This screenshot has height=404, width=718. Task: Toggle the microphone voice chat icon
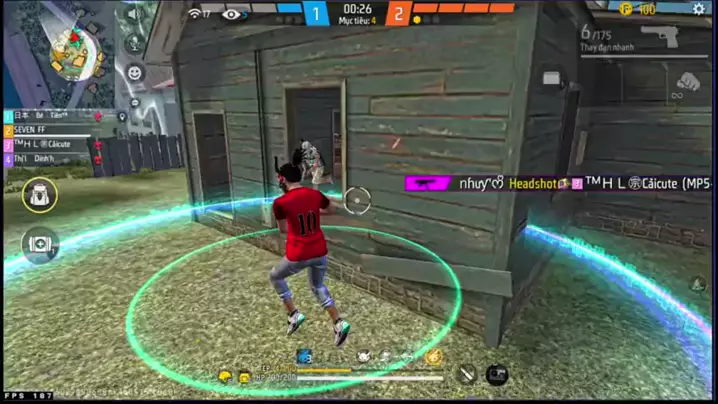point(135,44)
